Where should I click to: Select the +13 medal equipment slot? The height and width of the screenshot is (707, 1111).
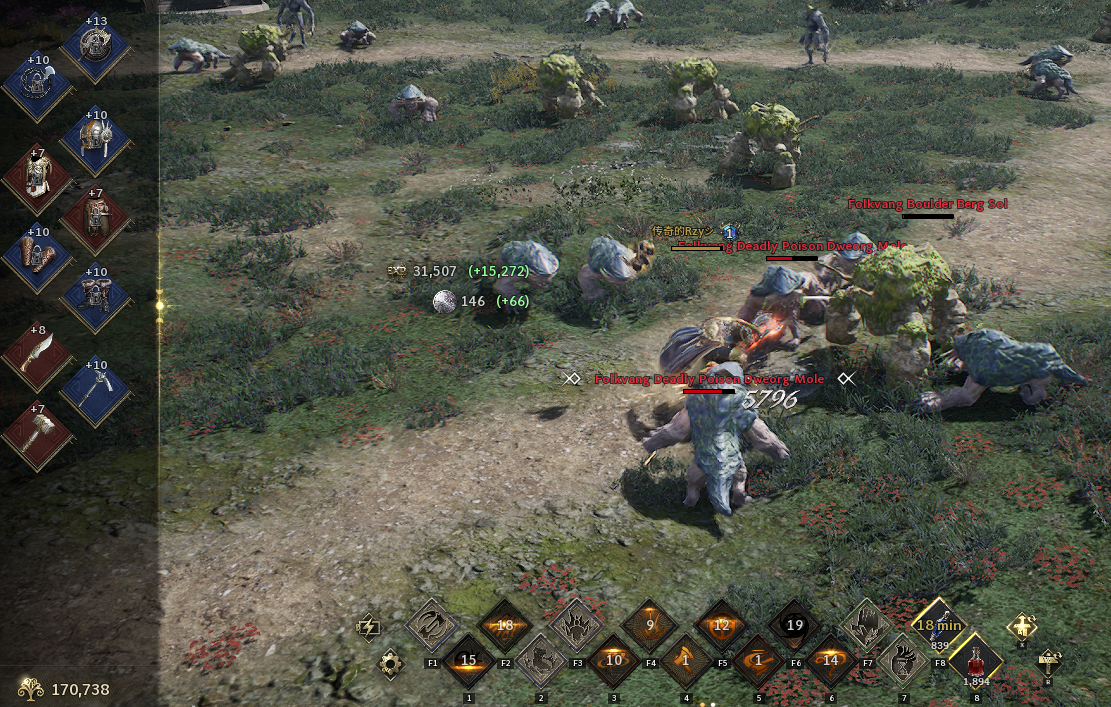[95, 47]
